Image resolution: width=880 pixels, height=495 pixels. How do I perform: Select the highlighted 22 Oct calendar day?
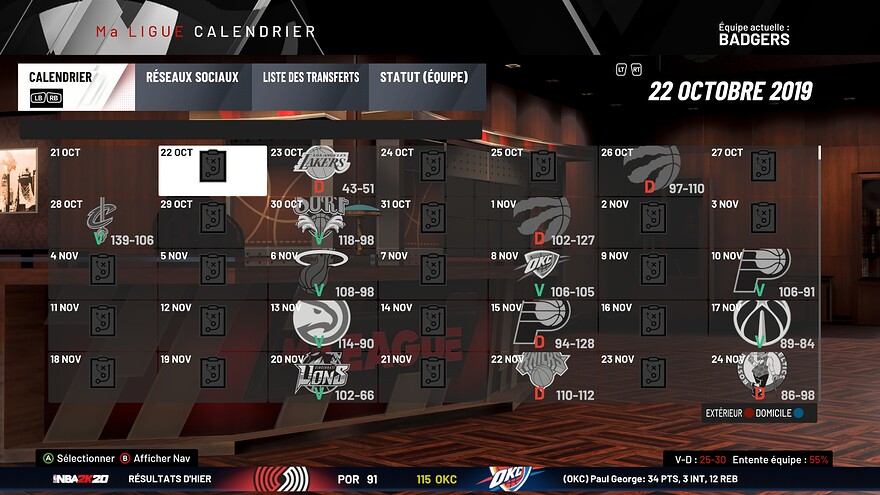click(212, 170)
